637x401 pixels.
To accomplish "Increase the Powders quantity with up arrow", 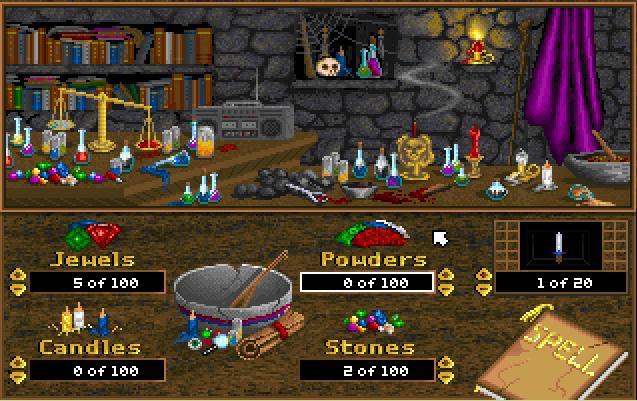I will pos(447,275).
